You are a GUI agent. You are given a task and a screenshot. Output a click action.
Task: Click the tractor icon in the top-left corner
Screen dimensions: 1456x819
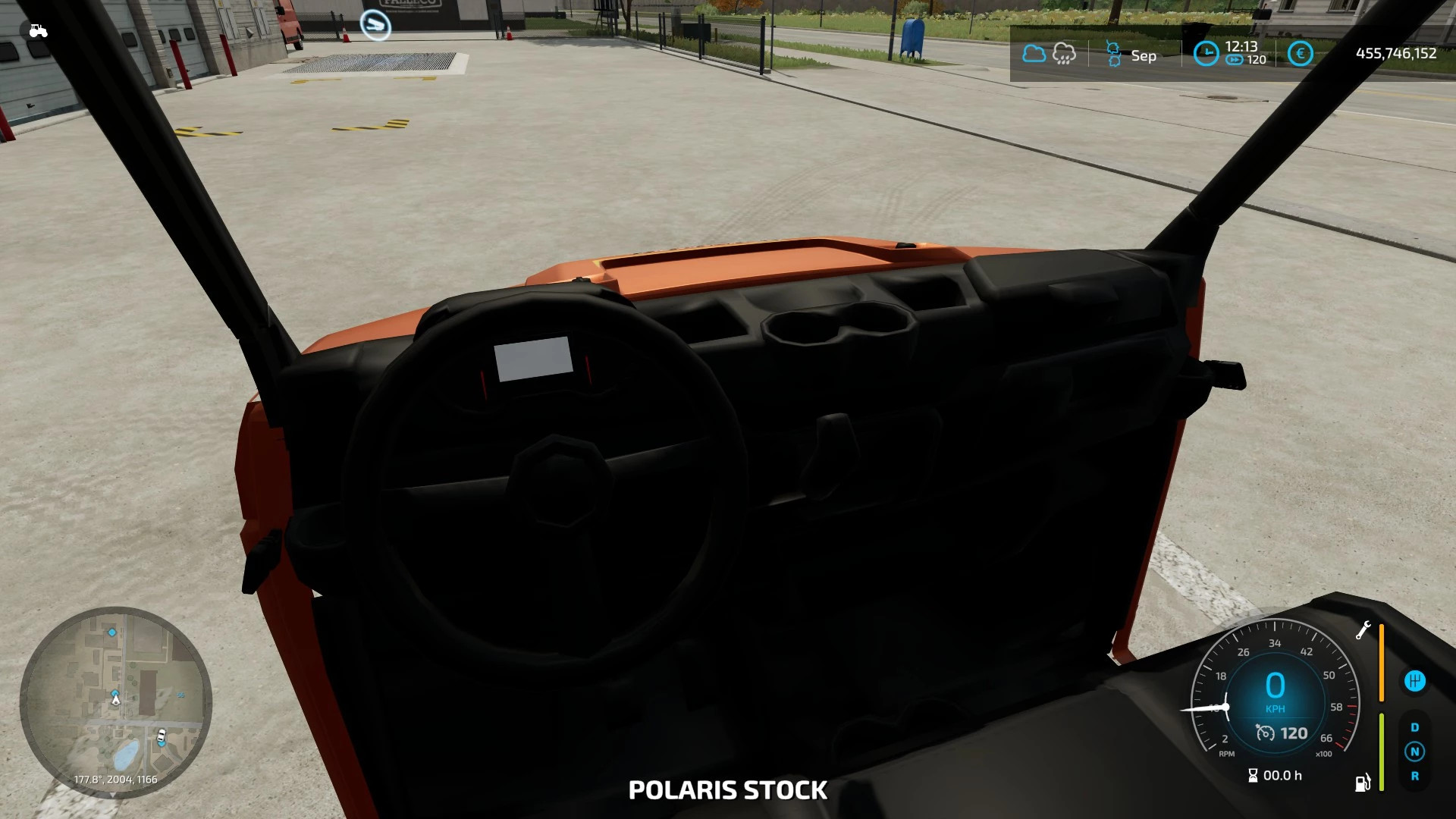38,30
